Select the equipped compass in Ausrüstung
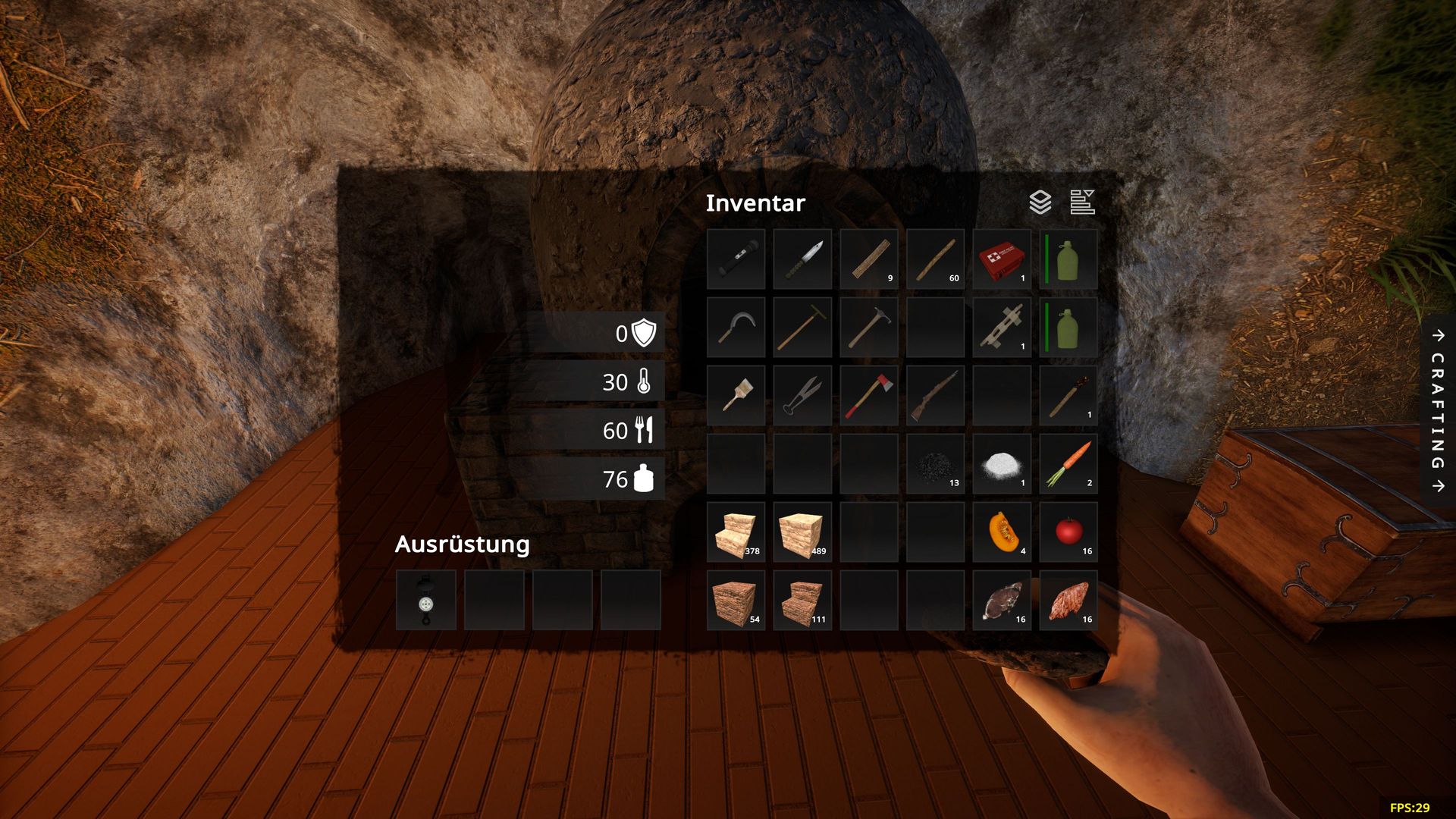The image size is (1456, 819). click(x=426, y=601)
